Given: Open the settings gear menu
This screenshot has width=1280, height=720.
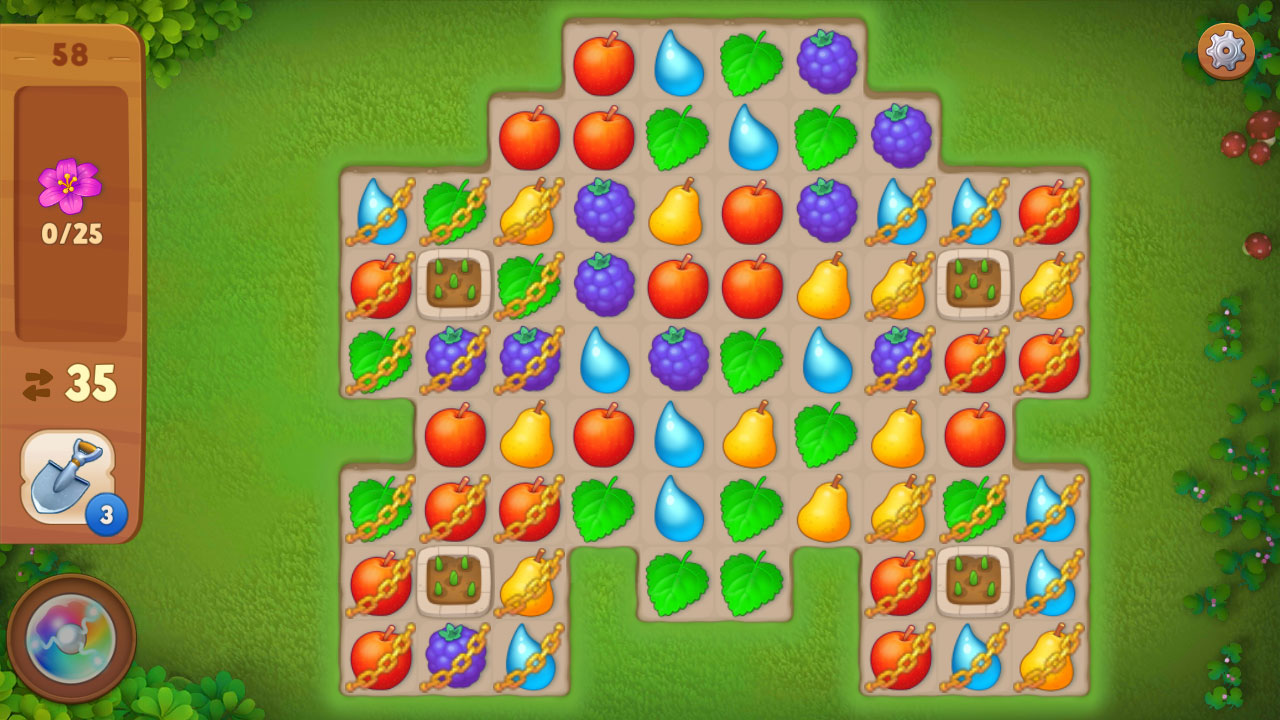Looking at the screenshot, I should click(x=1226, y=50).
